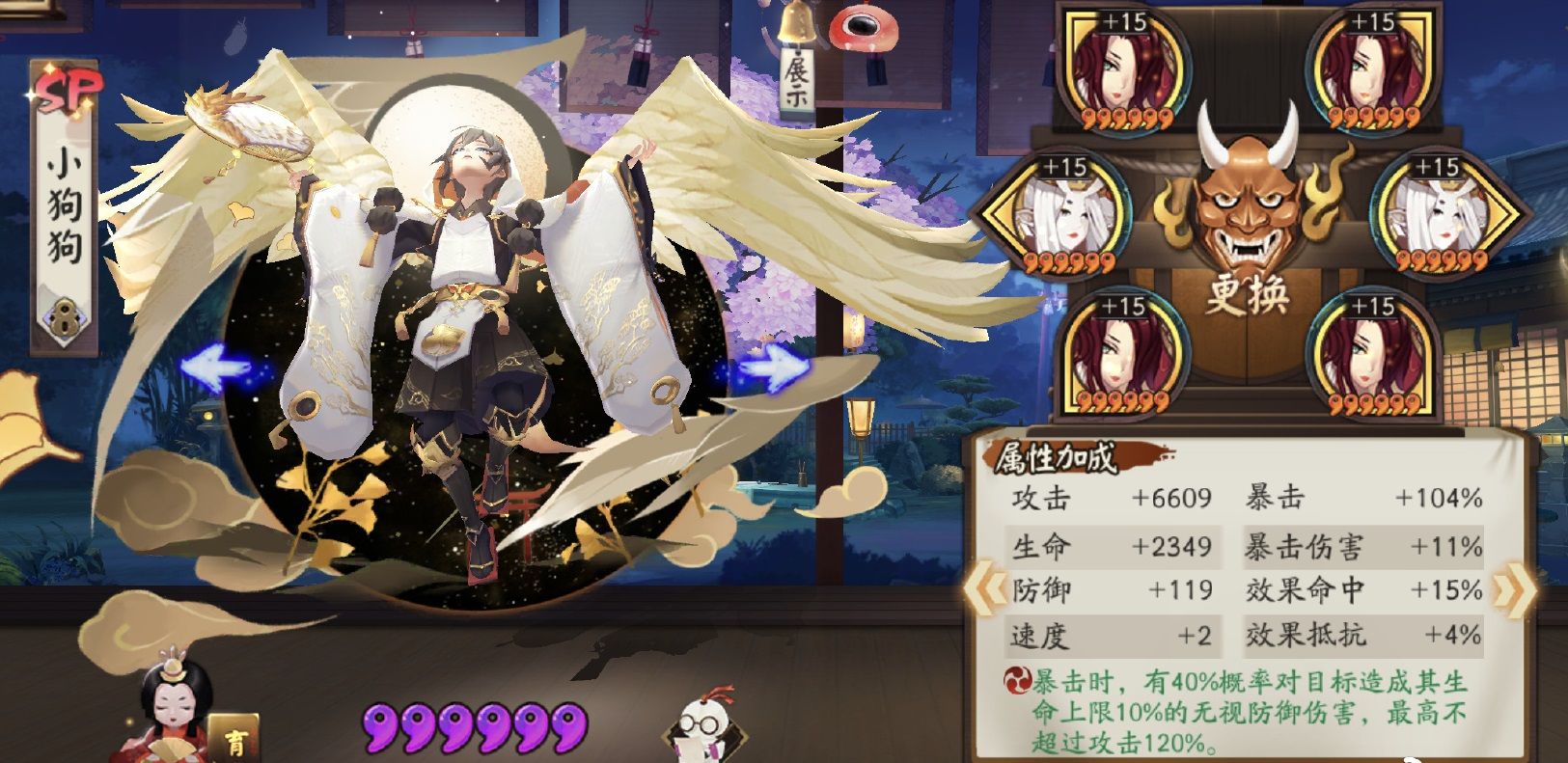Open the 育 cultivation button

[234, 741]
